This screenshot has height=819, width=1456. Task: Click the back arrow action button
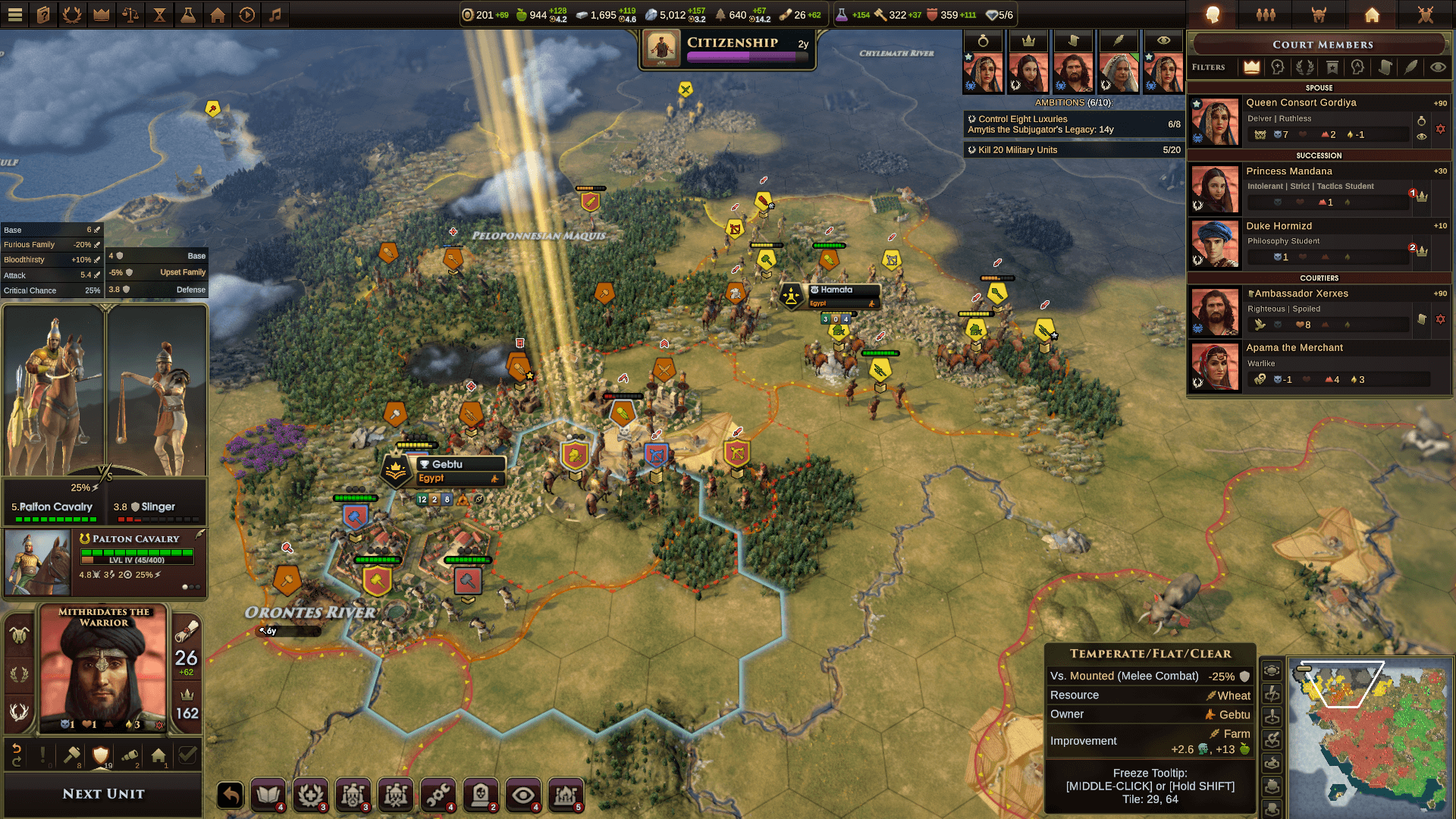[x=231, y=795]
